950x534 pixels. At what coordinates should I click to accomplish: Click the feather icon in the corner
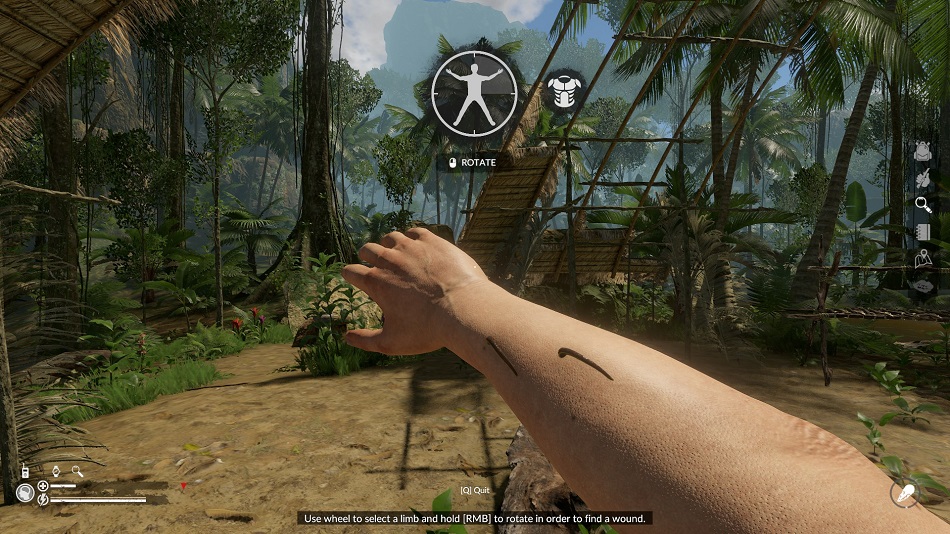904,494
